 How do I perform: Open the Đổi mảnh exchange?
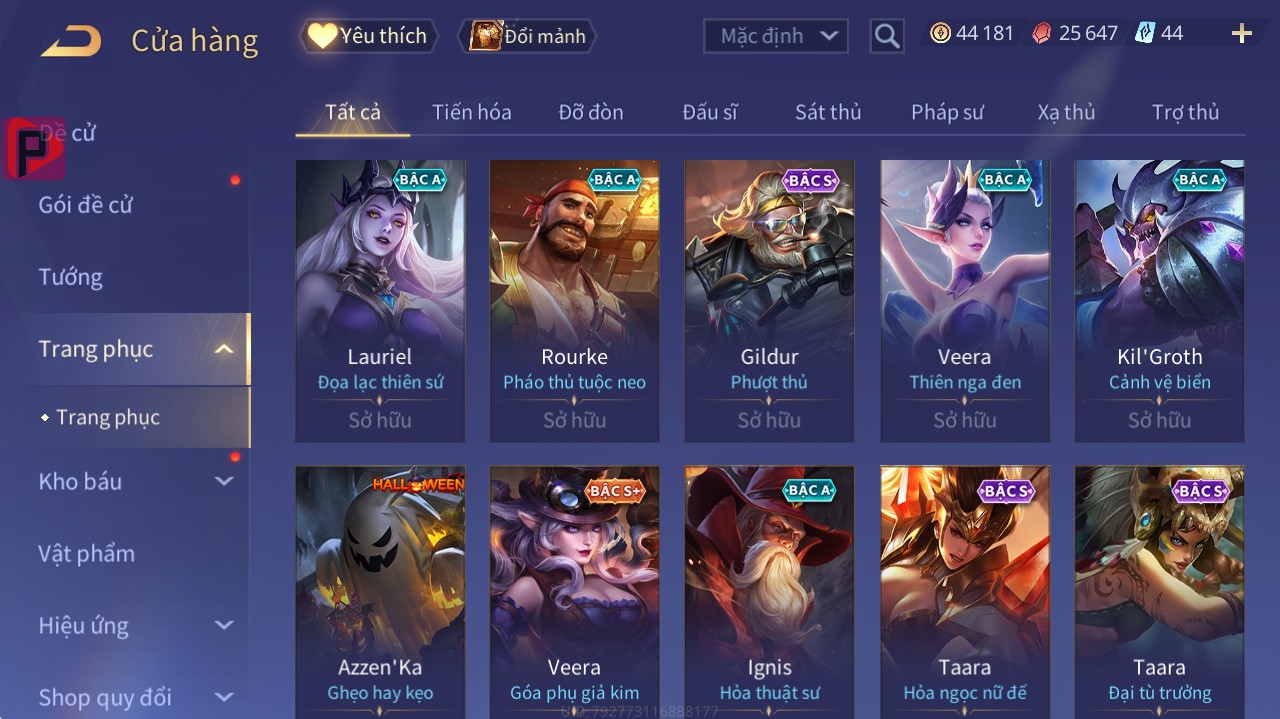[x=527, y=36]
